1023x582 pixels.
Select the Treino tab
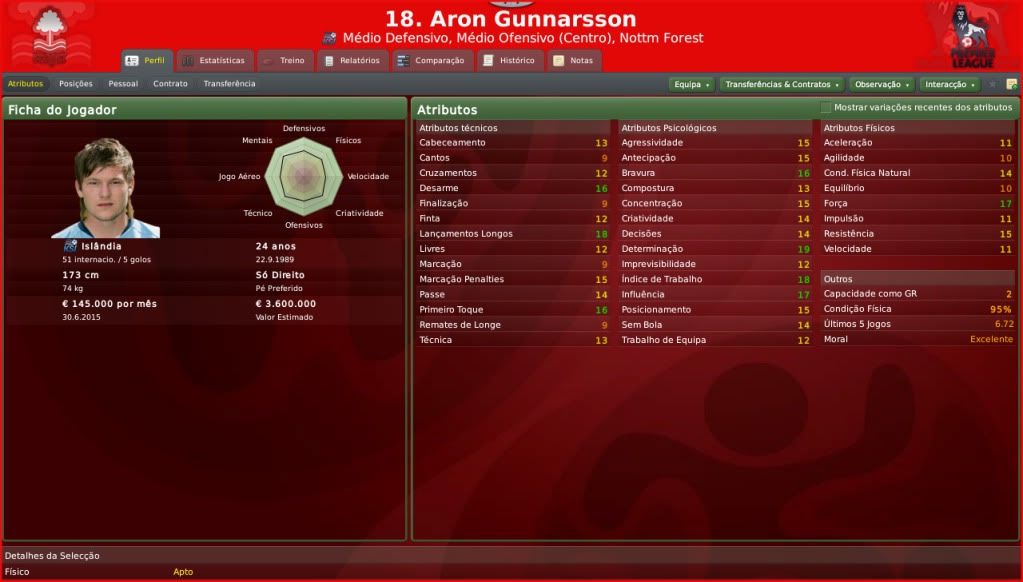pos(284,60)
